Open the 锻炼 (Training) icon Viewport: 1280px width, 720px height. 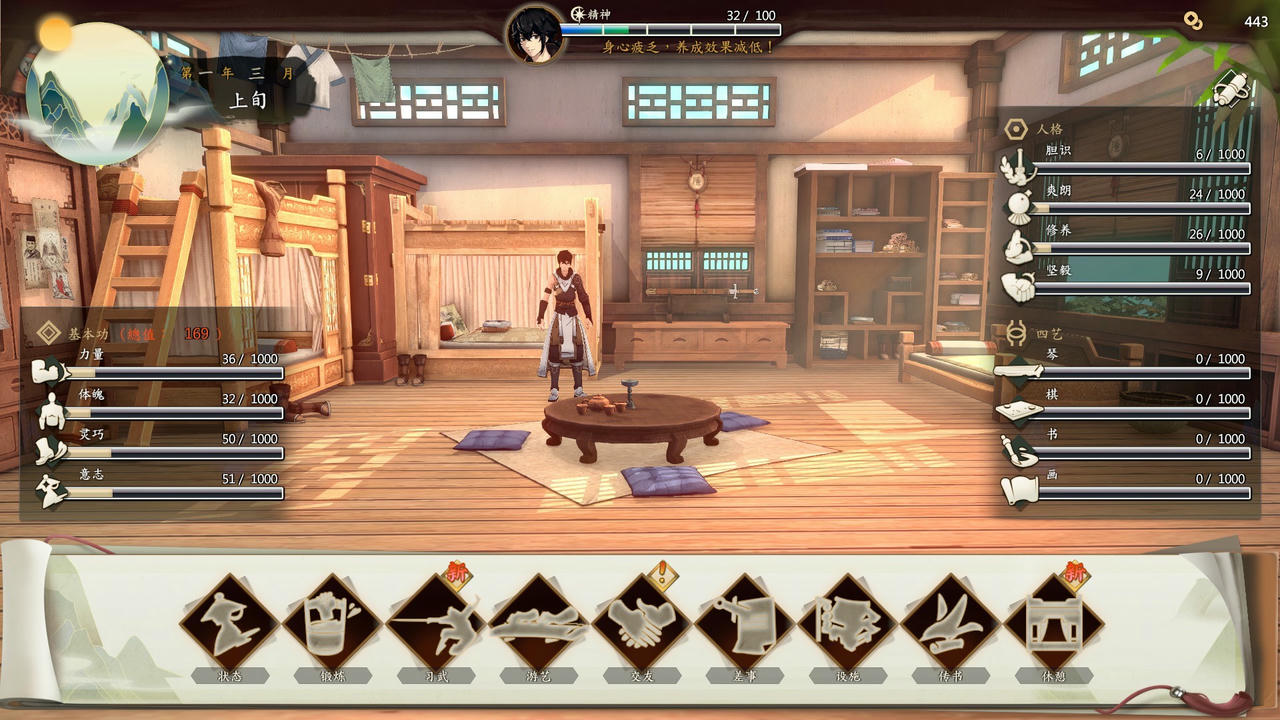click(334, 620)
